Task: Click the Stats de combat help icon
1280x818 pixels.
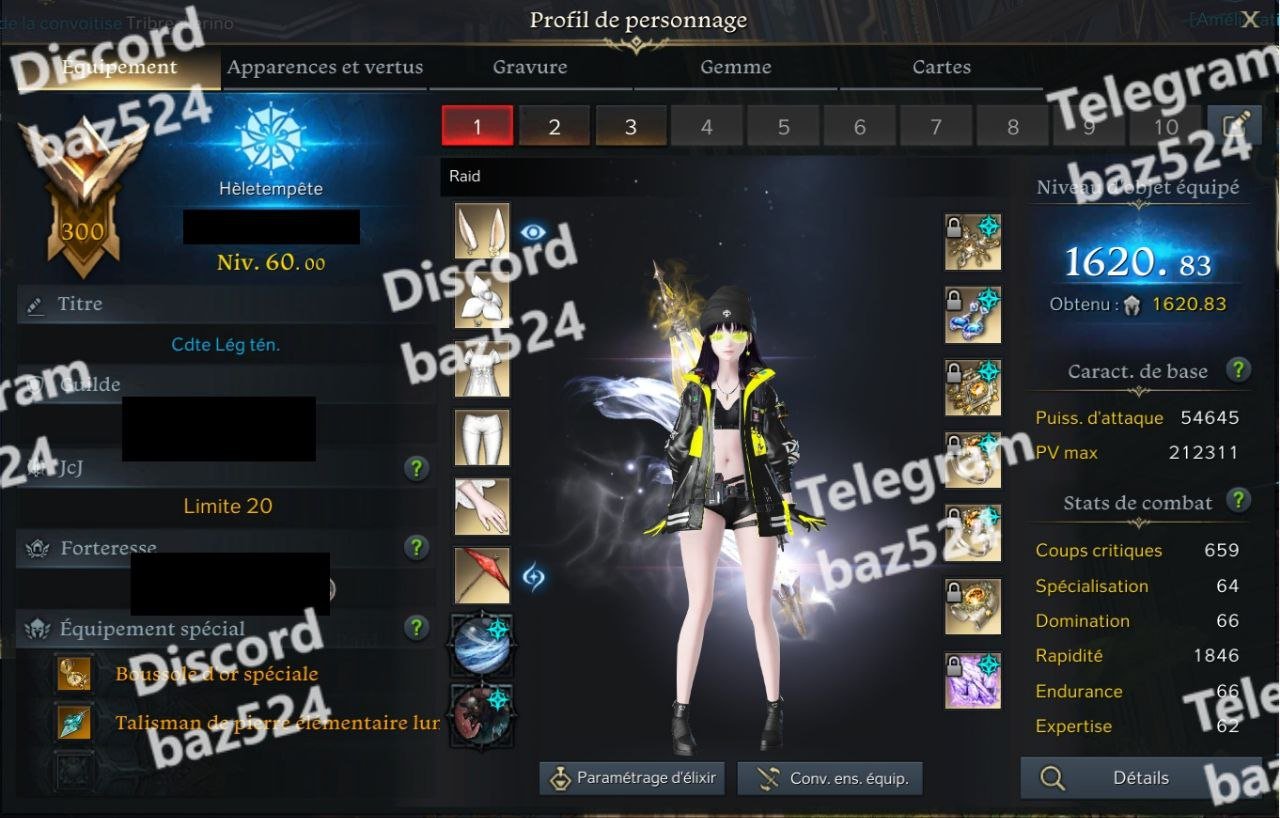Action: pos(1238,500)
